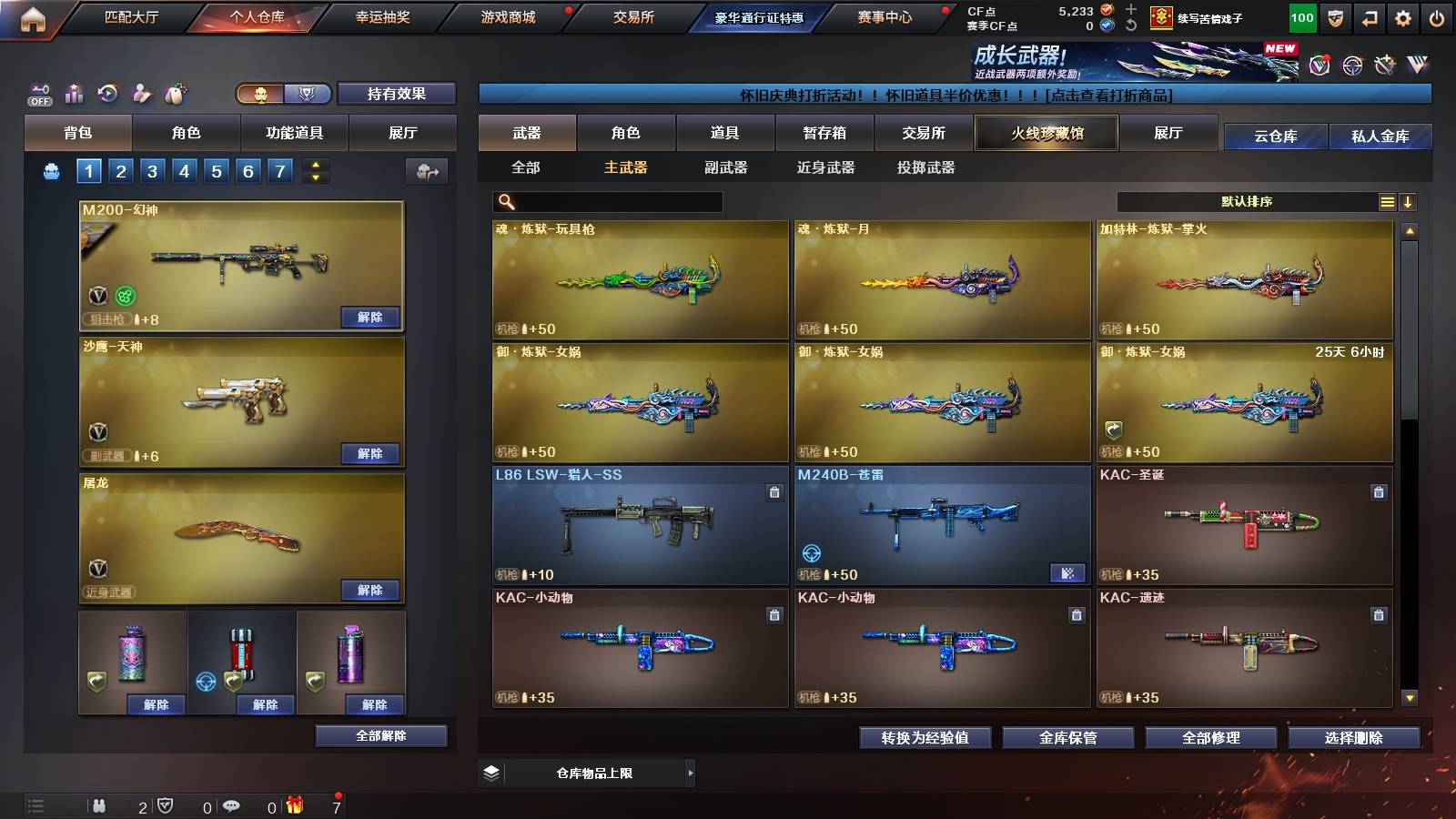Viewport: 1456px width, 819px height.
Task: Click the CF security shield icon top right
Action: (1335, 18)
